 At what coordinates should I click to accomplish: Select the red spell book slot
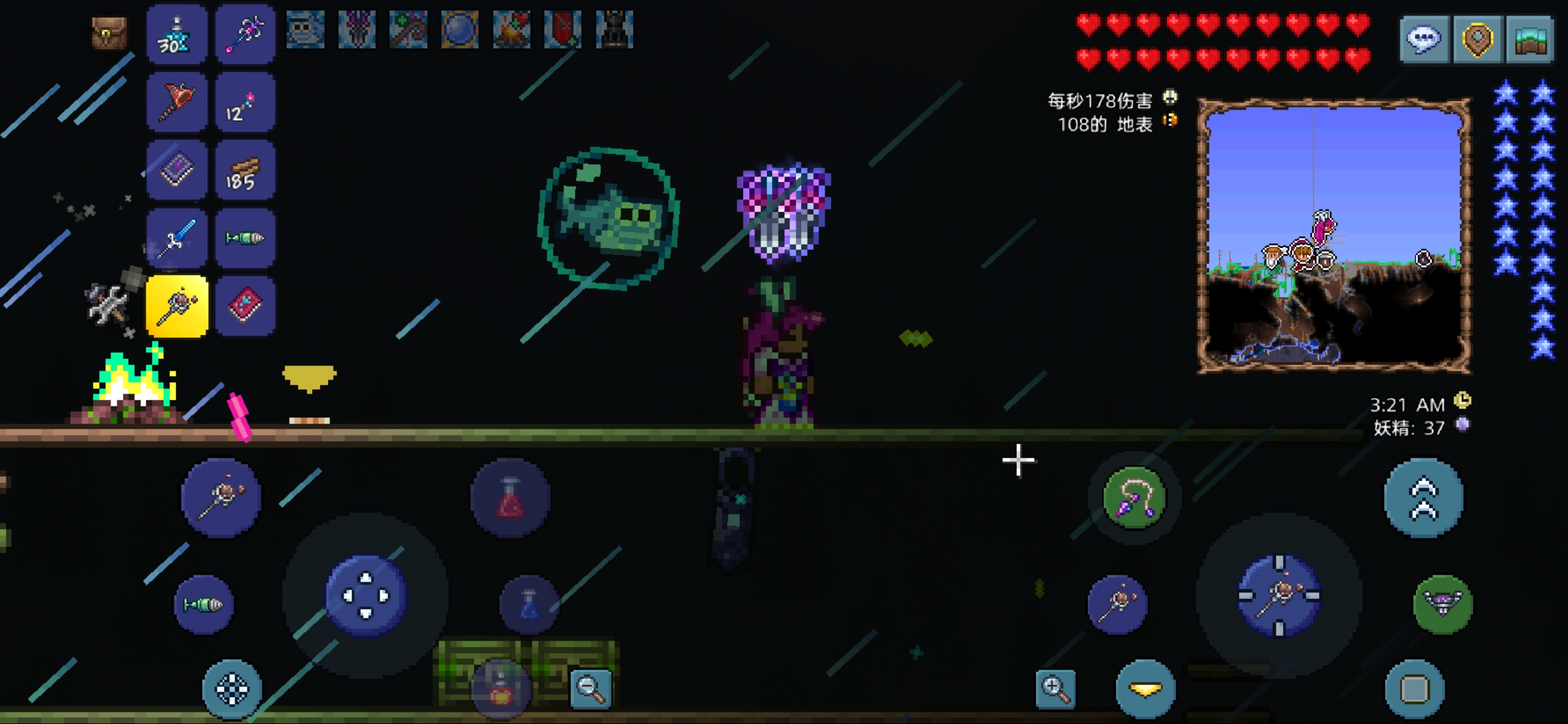[245, 306]
